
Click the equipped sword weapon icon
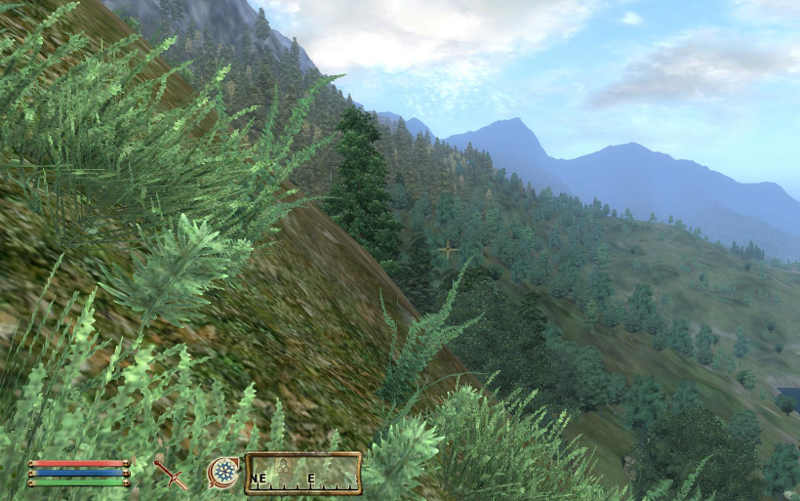[x=170, y=472]
